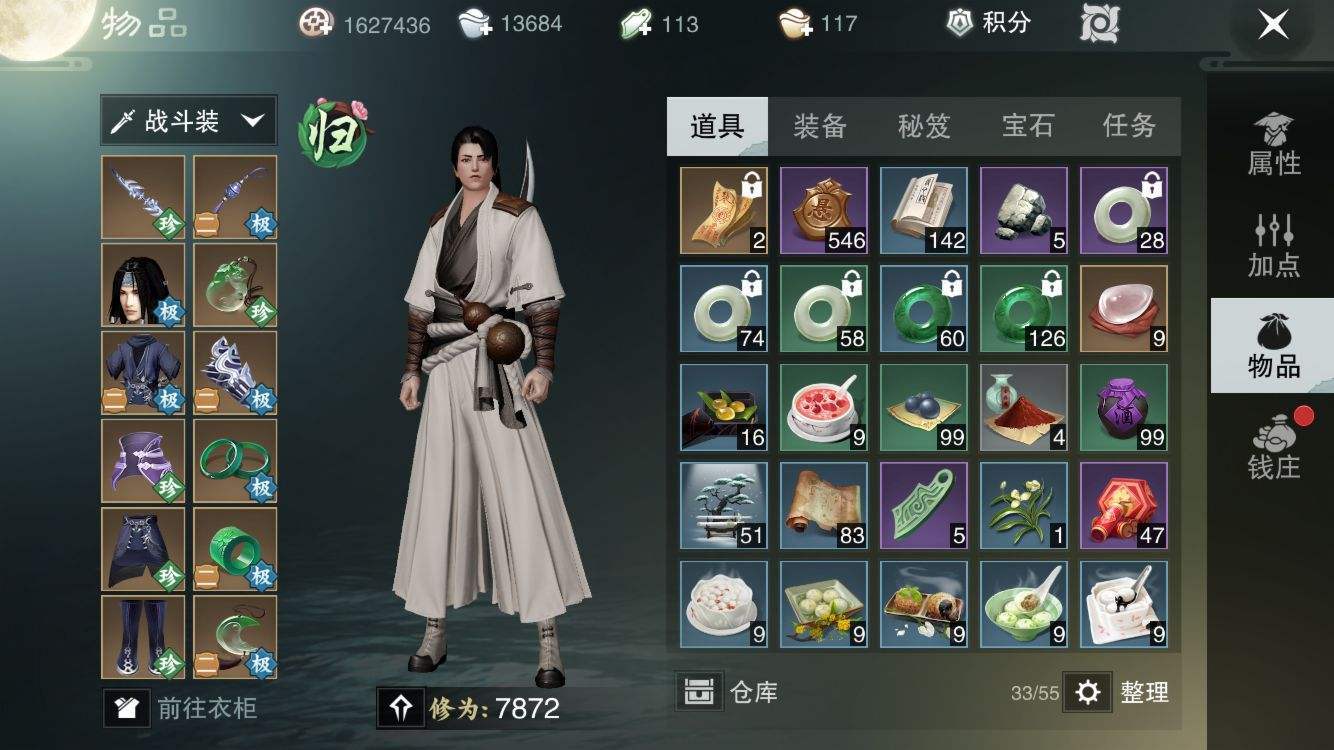The image size is (1334, 750).
Task: Select the book item stack of 142
Action: tap(924, 210)
